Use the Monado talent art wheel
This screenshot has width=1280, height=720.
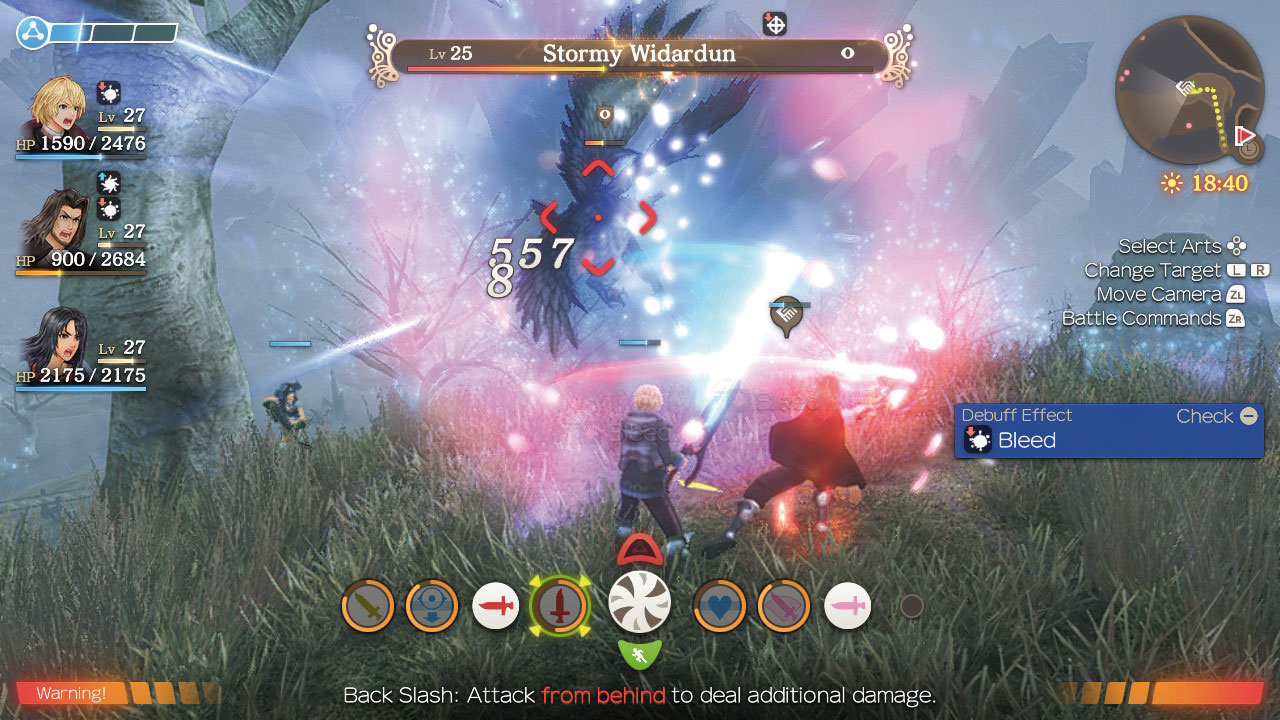pyautogui.click(x=640, y=603)
